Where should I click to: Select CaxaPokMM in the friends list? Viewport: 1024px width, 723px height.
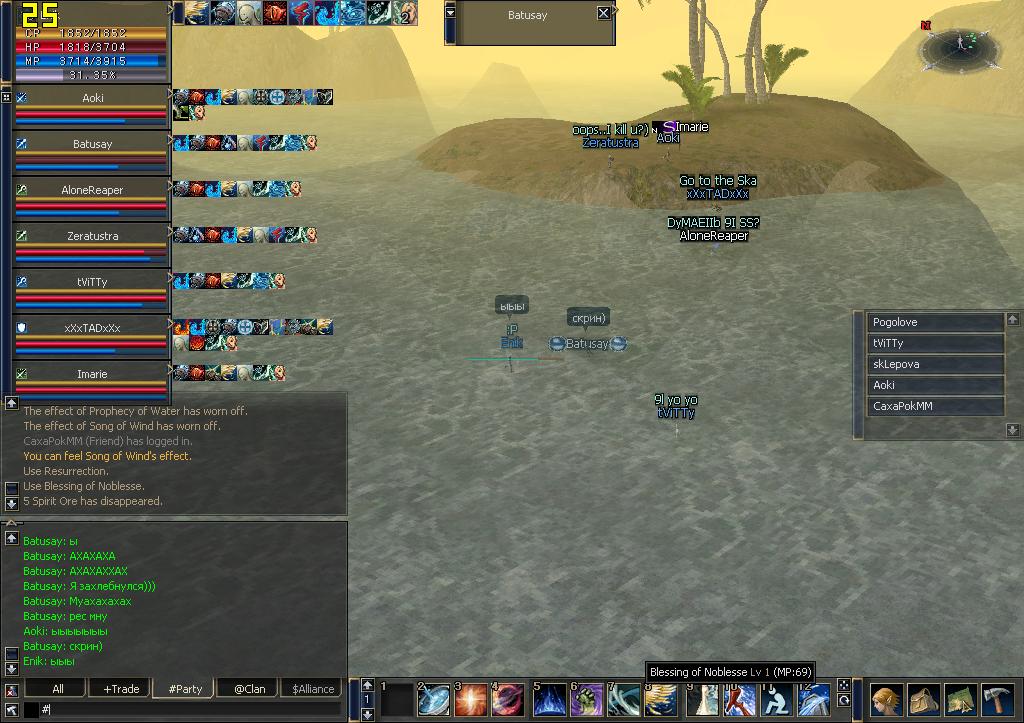tap(935, 406)
